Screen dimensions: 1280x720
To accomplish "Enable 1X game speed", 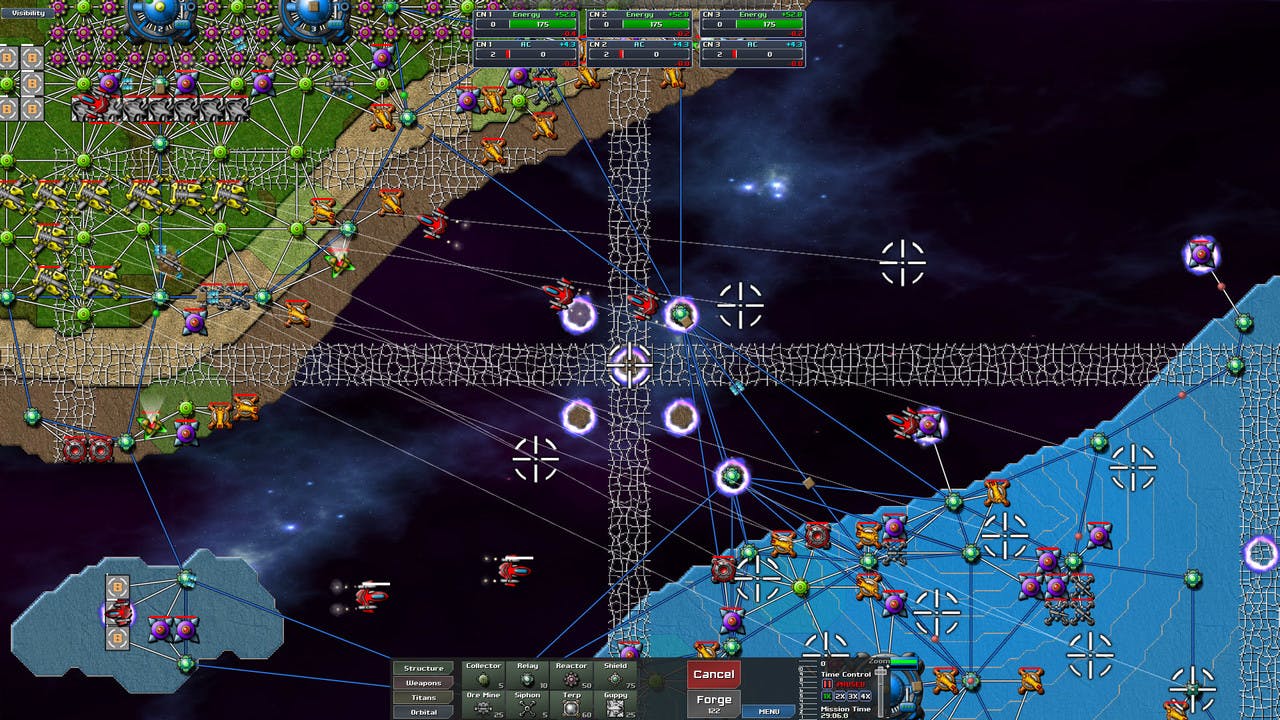I will (x=827, y=696).
